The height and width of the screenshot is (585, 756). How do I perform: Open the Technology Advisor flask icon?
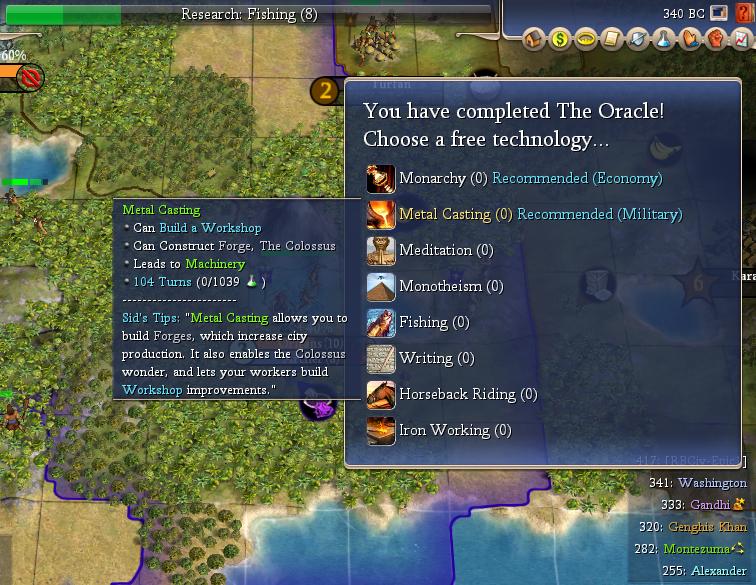click(664, 40)
